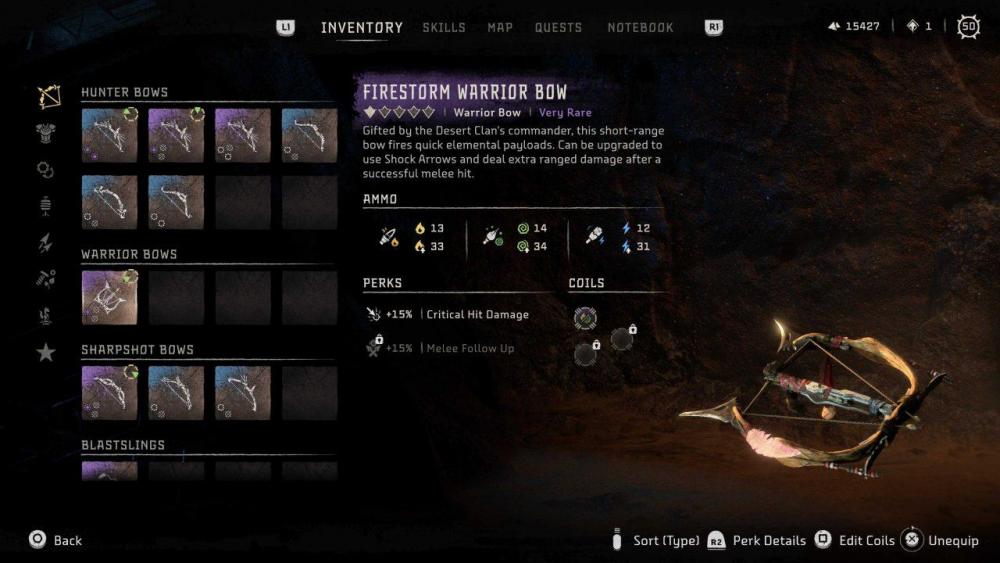Open the armor outfits category

pyautogui.click(x=46, y=133)
